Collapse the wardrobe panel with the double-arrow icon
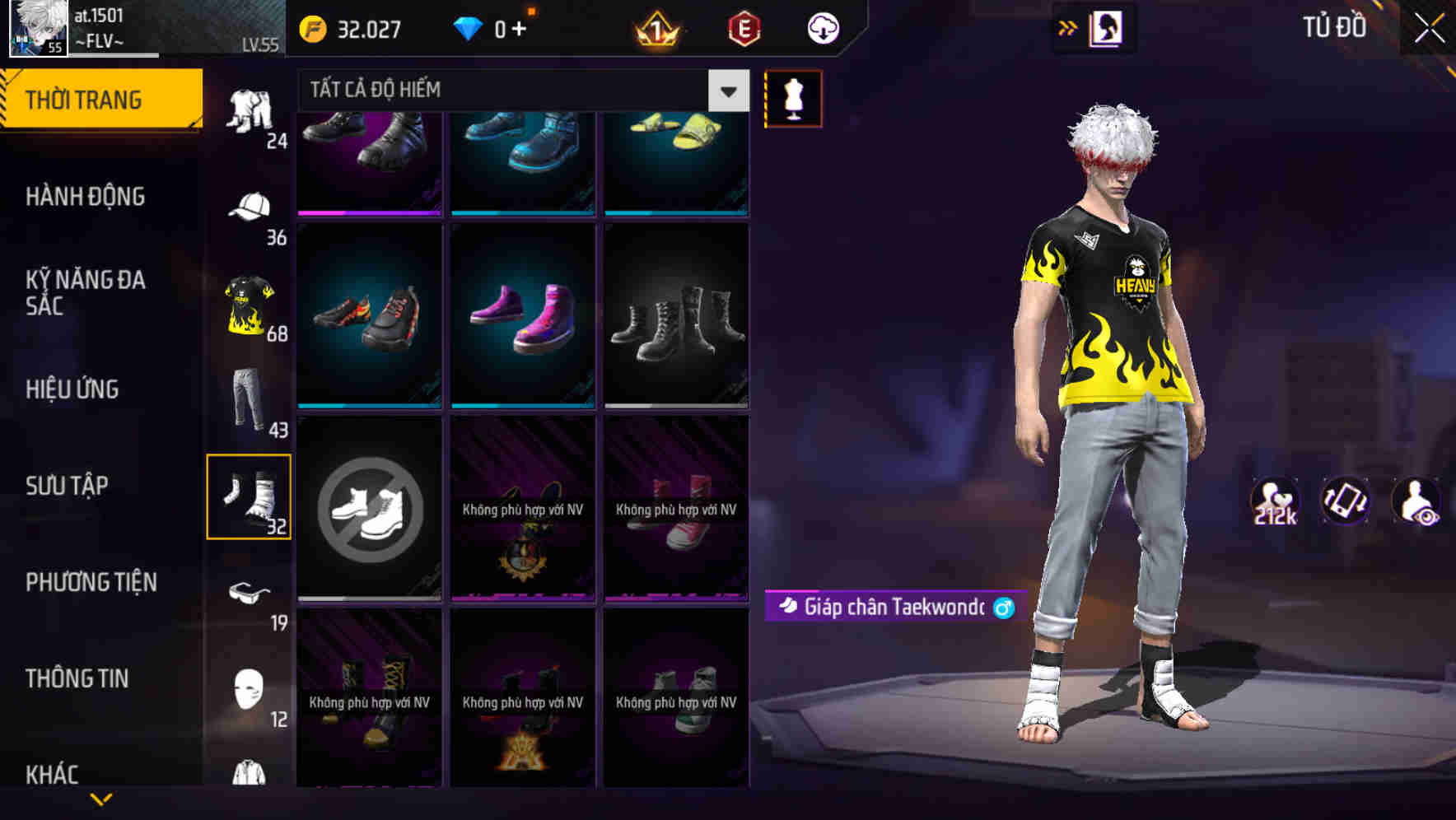Screen dimensions: 1456x820 pos(1068,27)
